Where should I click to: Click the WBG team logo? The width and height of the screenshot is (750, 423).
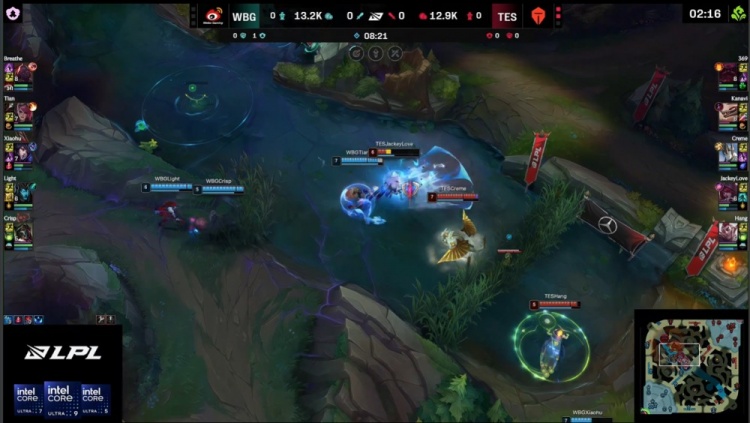pos(213,16)
